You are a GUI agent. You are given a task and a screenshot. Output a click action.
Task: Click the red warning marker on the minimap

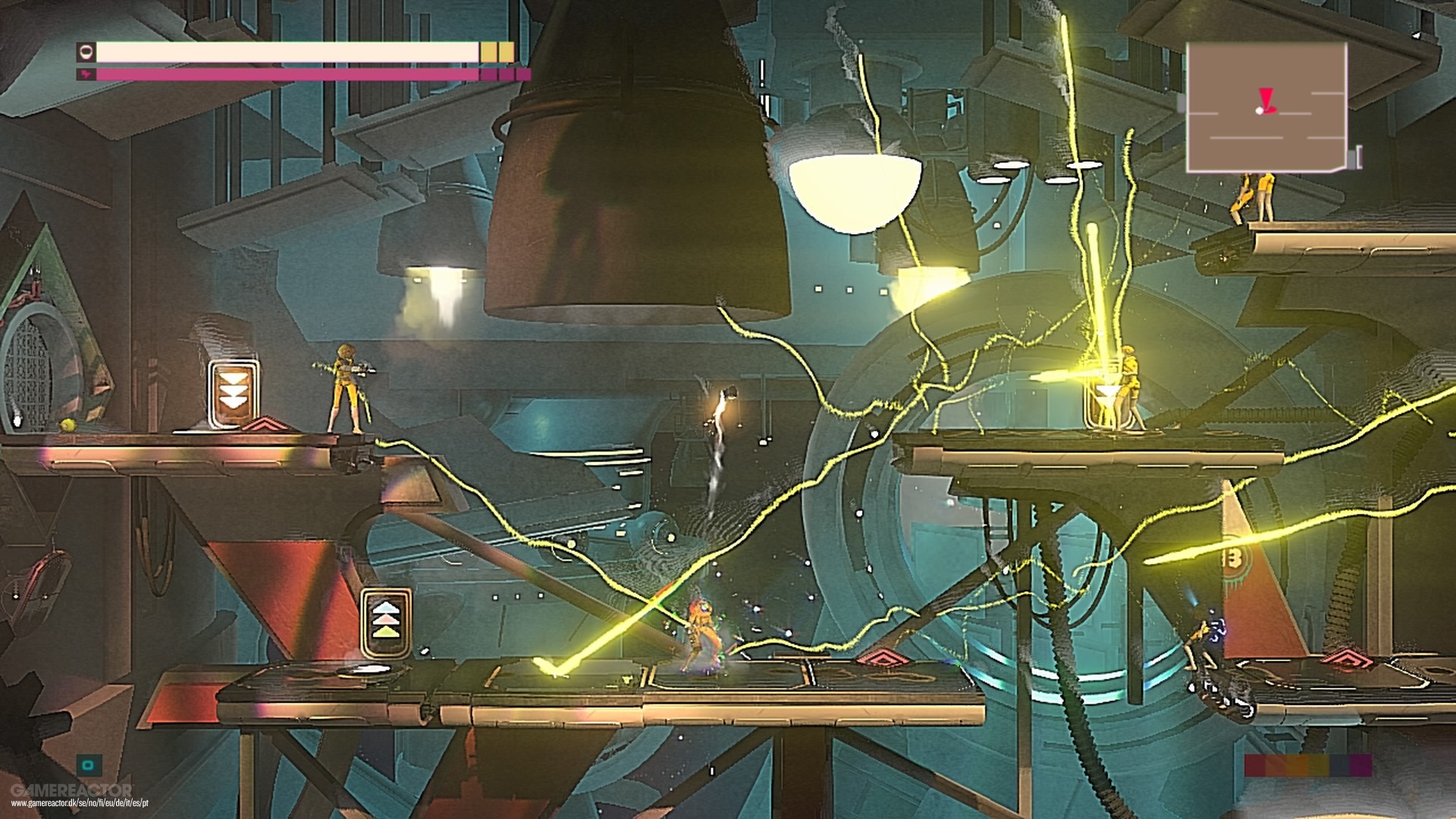[x=1266, y=99]
